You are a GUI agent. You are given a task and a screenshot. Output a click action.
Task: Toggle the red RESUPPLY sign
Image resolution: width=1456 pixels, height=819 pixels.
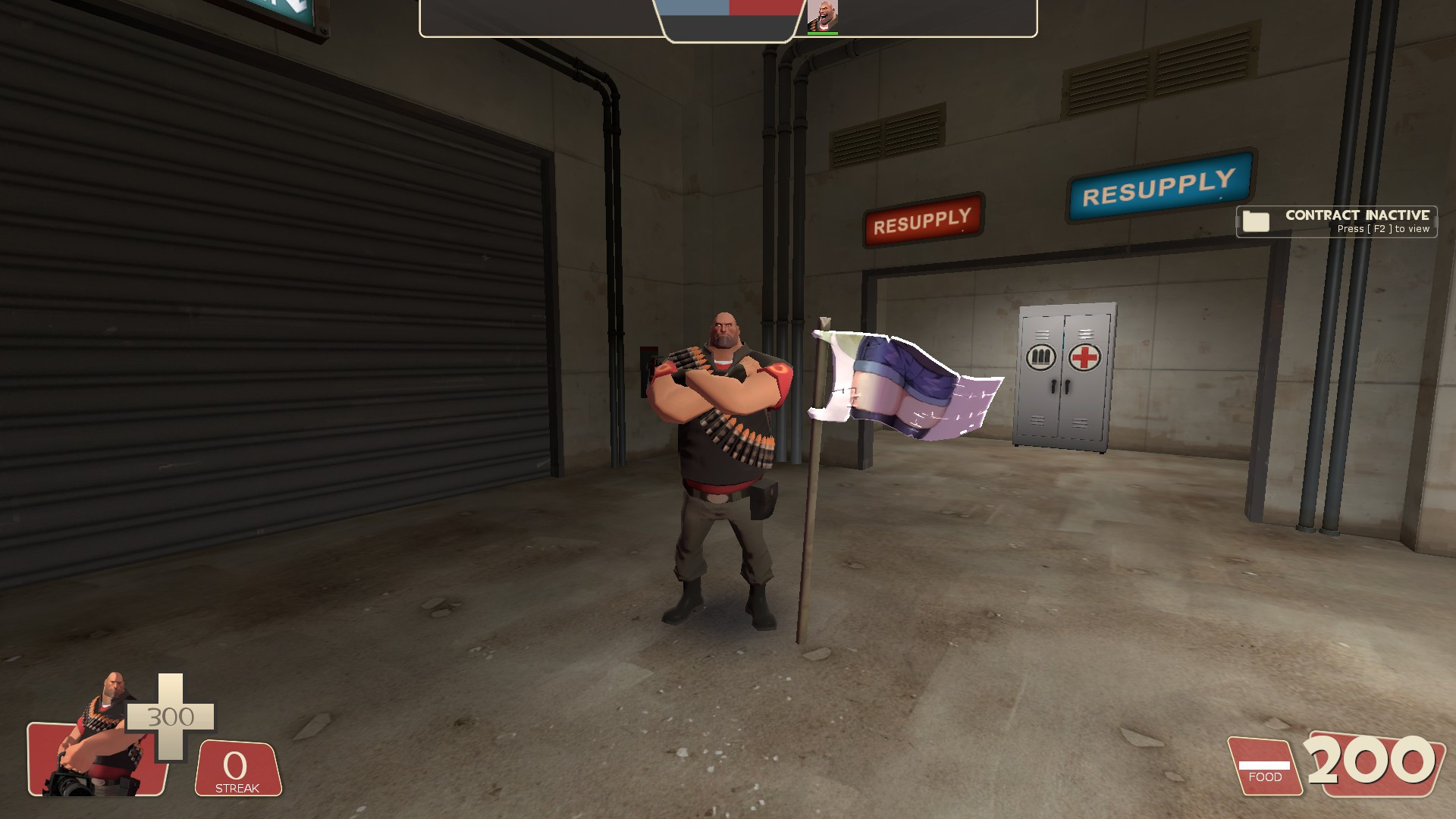click(924, 220)
